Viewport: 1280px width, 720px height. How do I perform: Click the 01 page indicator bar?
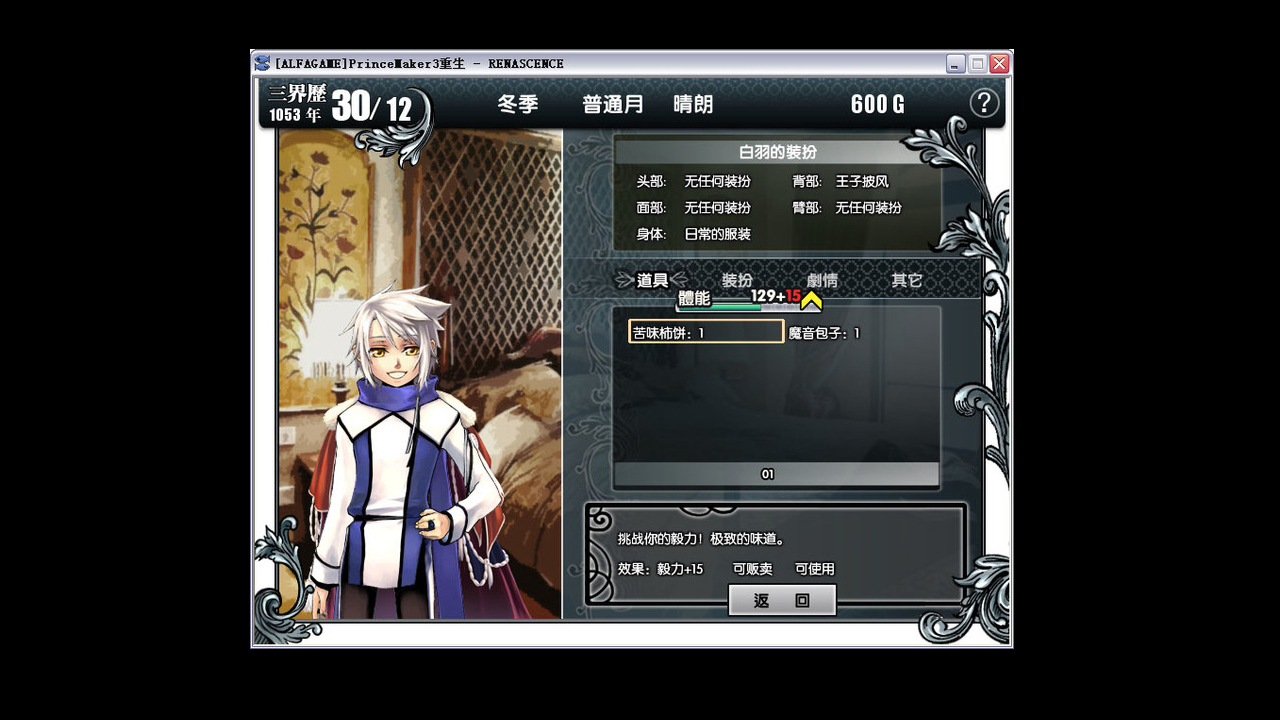point(766,473)
